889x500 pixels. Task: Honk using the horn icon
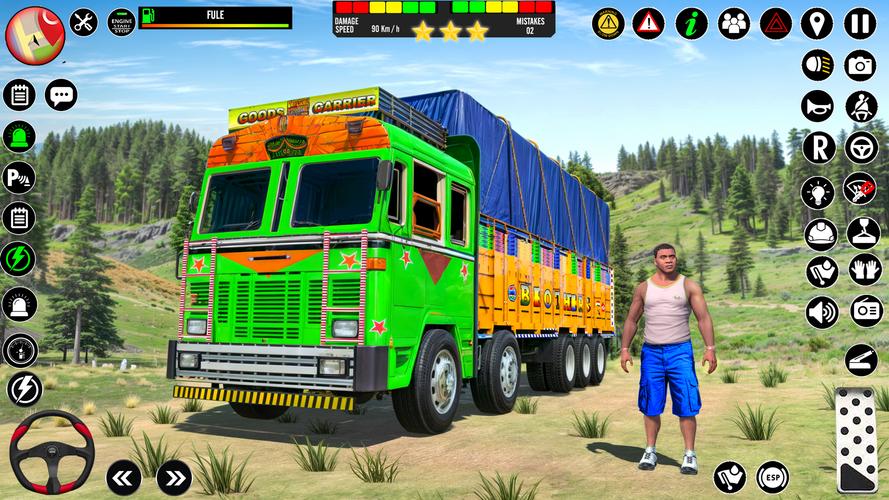(818, 106)
